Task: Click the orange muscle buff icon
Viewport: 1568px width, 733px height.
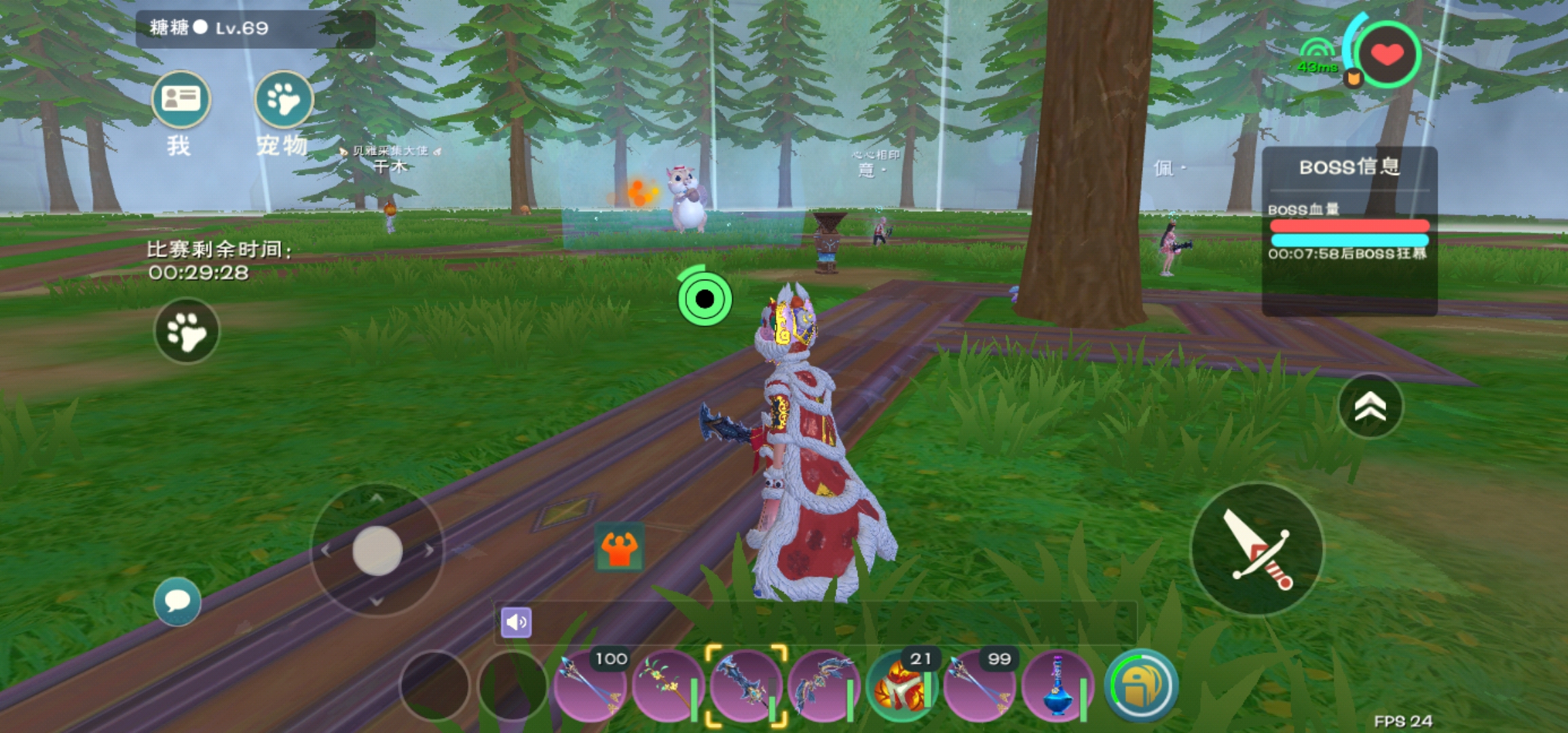Action: (x=619, y=548)
